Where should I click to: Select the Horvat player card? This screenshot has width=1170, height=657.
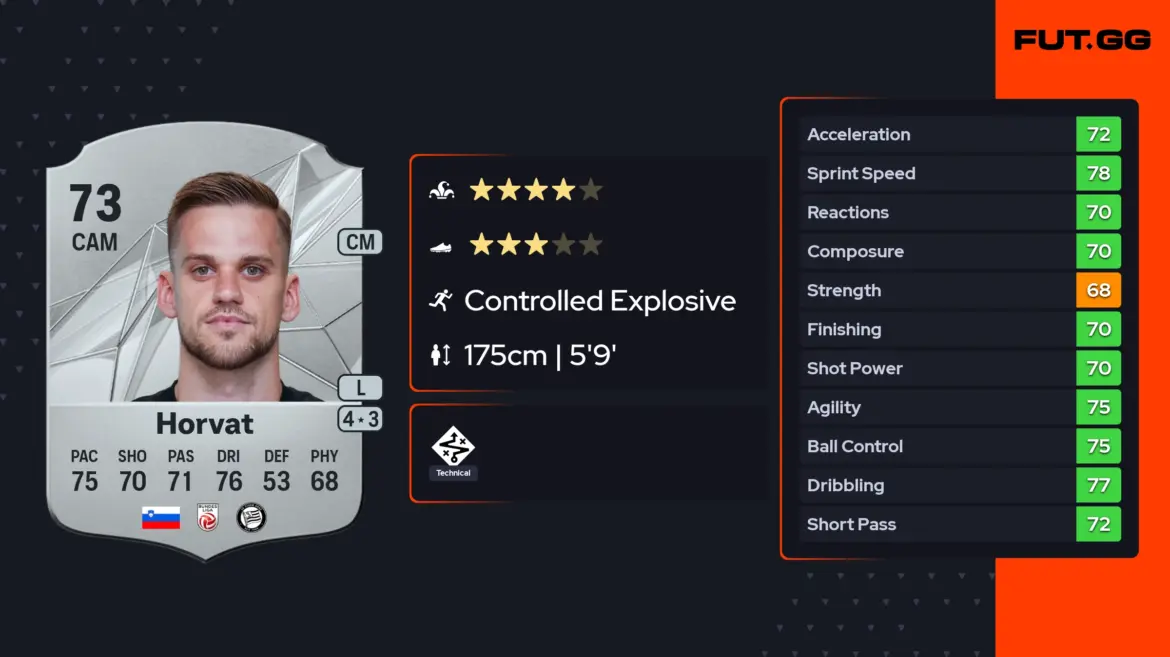pos(205,340)
